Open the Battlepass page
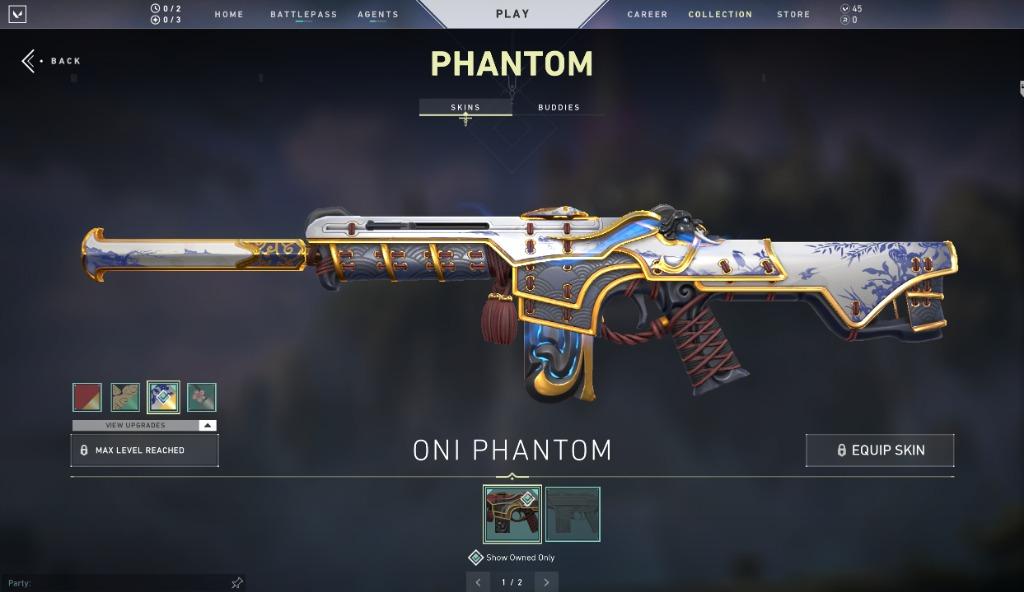 tap(303, 15)
